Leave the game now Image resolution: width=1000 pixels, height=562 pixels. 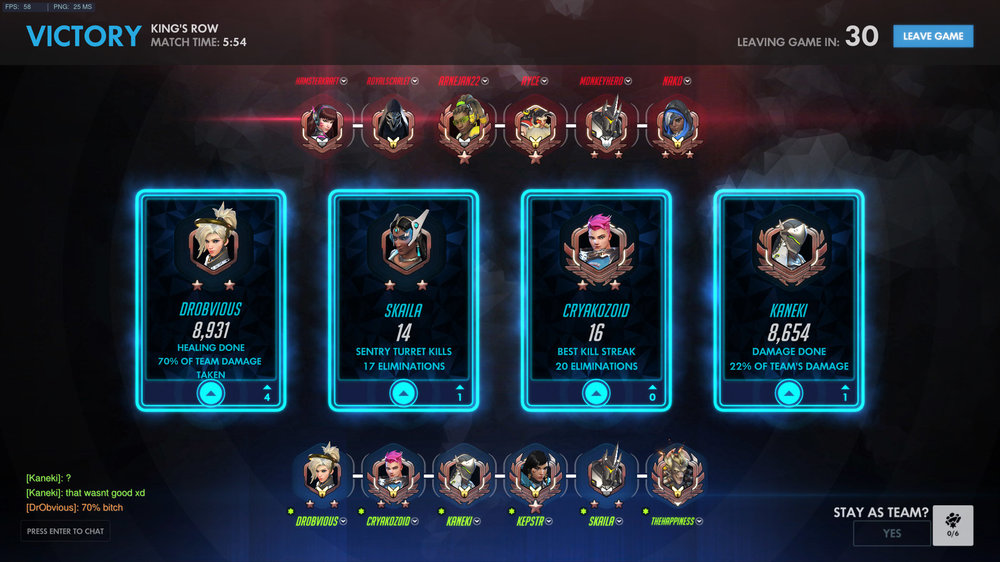(933, 36)
